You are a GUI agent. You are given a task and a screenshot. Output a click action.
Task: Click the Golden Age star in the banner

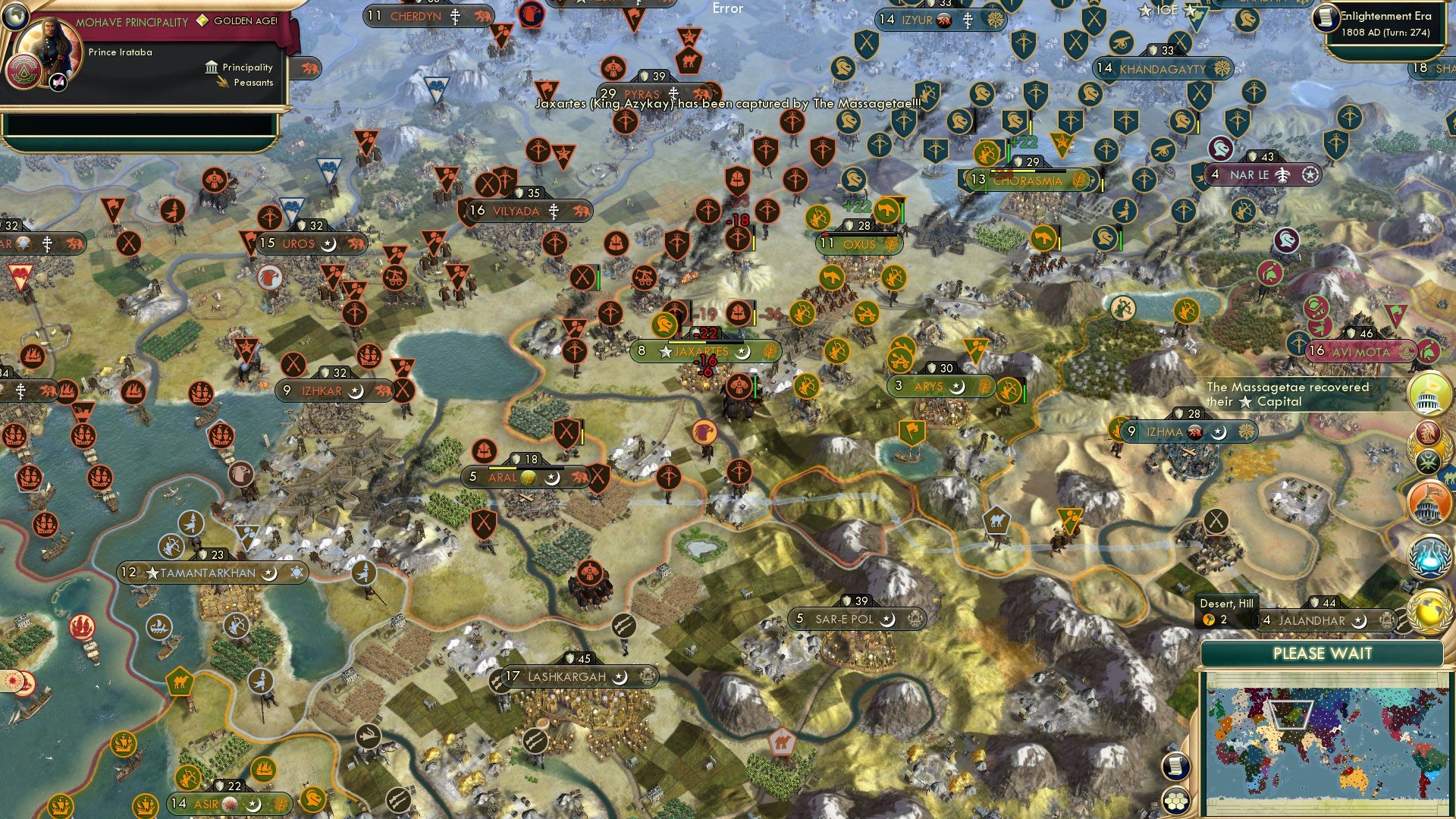(202, 20)
